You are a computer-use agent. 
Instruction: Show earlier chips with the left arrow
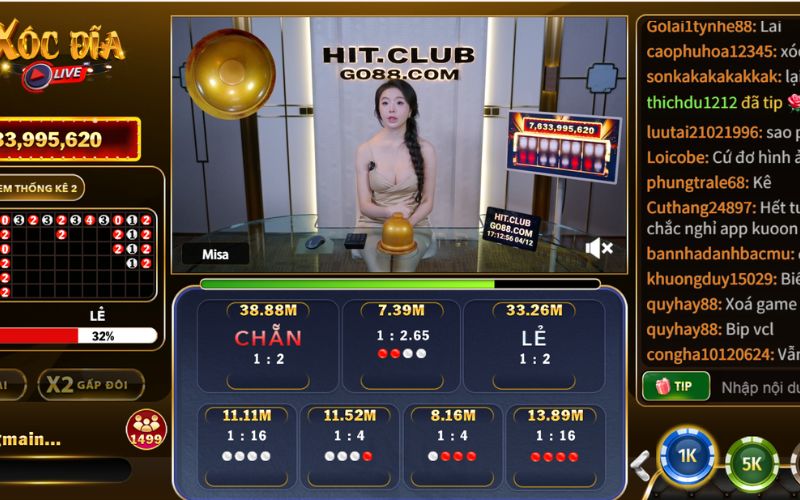coord(640,463)
